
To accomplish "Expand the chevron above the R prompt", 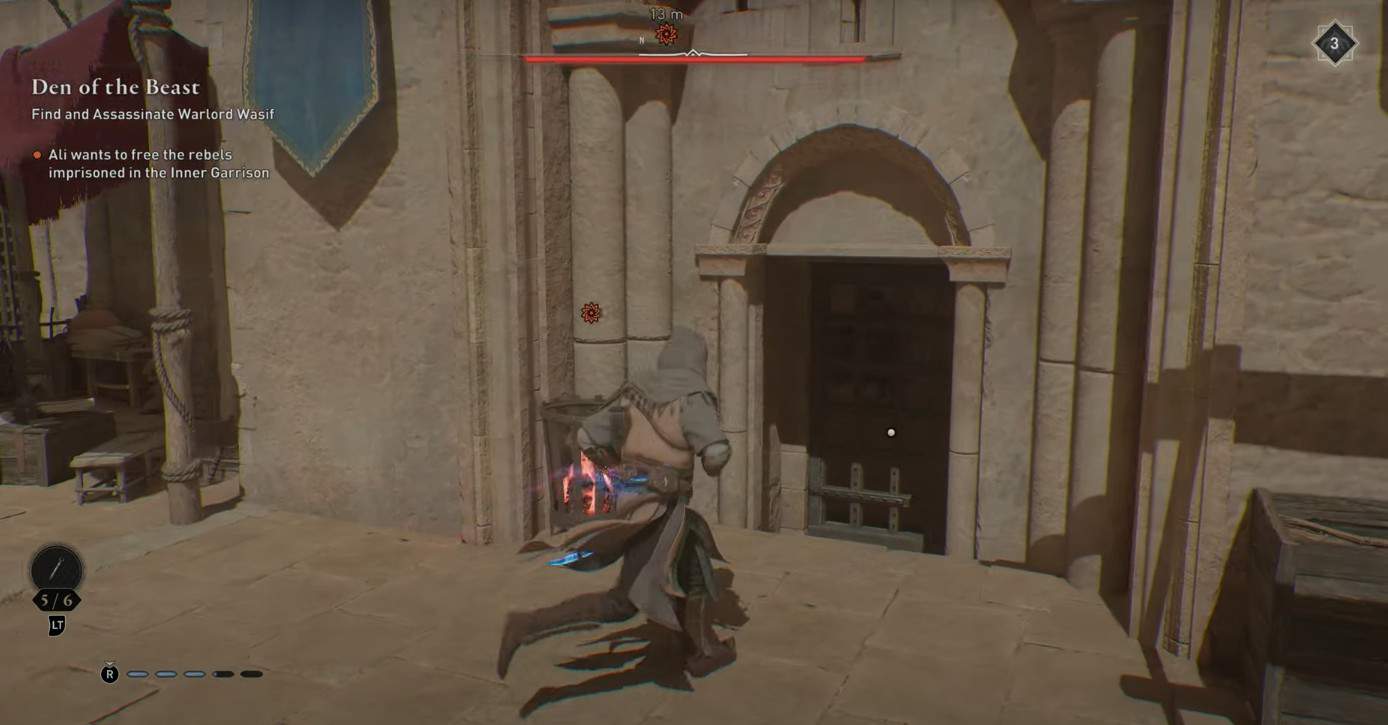I will (x=110, y=662).
